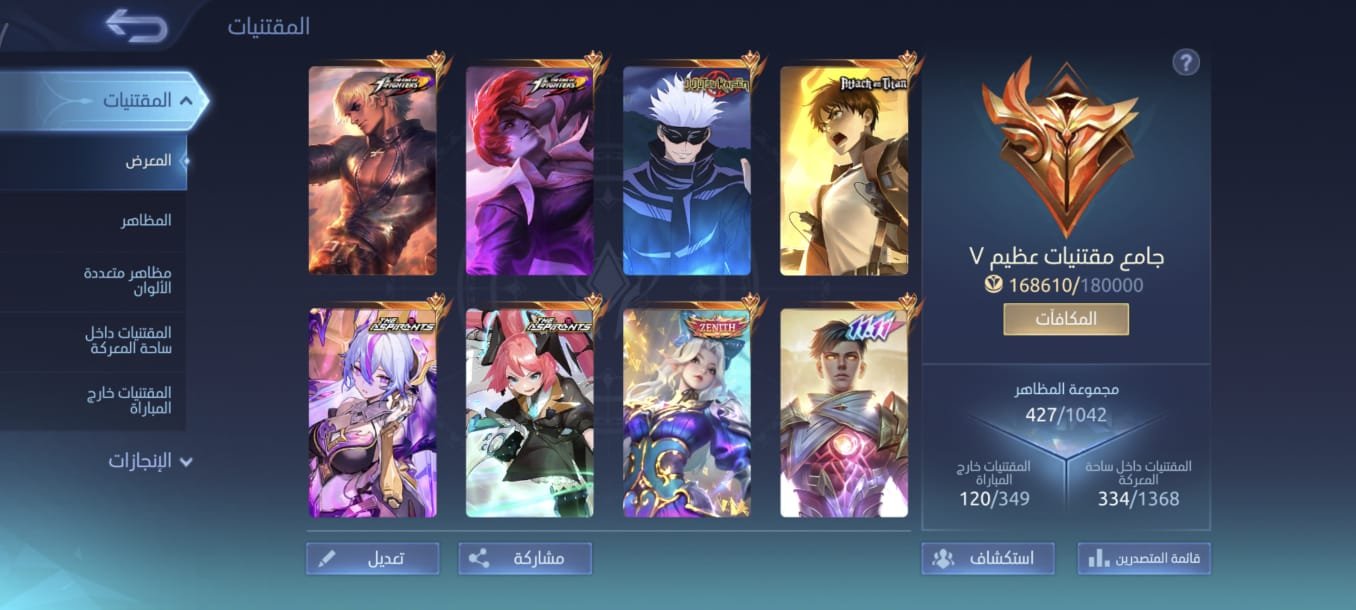Choose the Jujutsu Kaisen blindfolded skin card
This screenshot has height=610, width=1356.
(x=687, y=171)
